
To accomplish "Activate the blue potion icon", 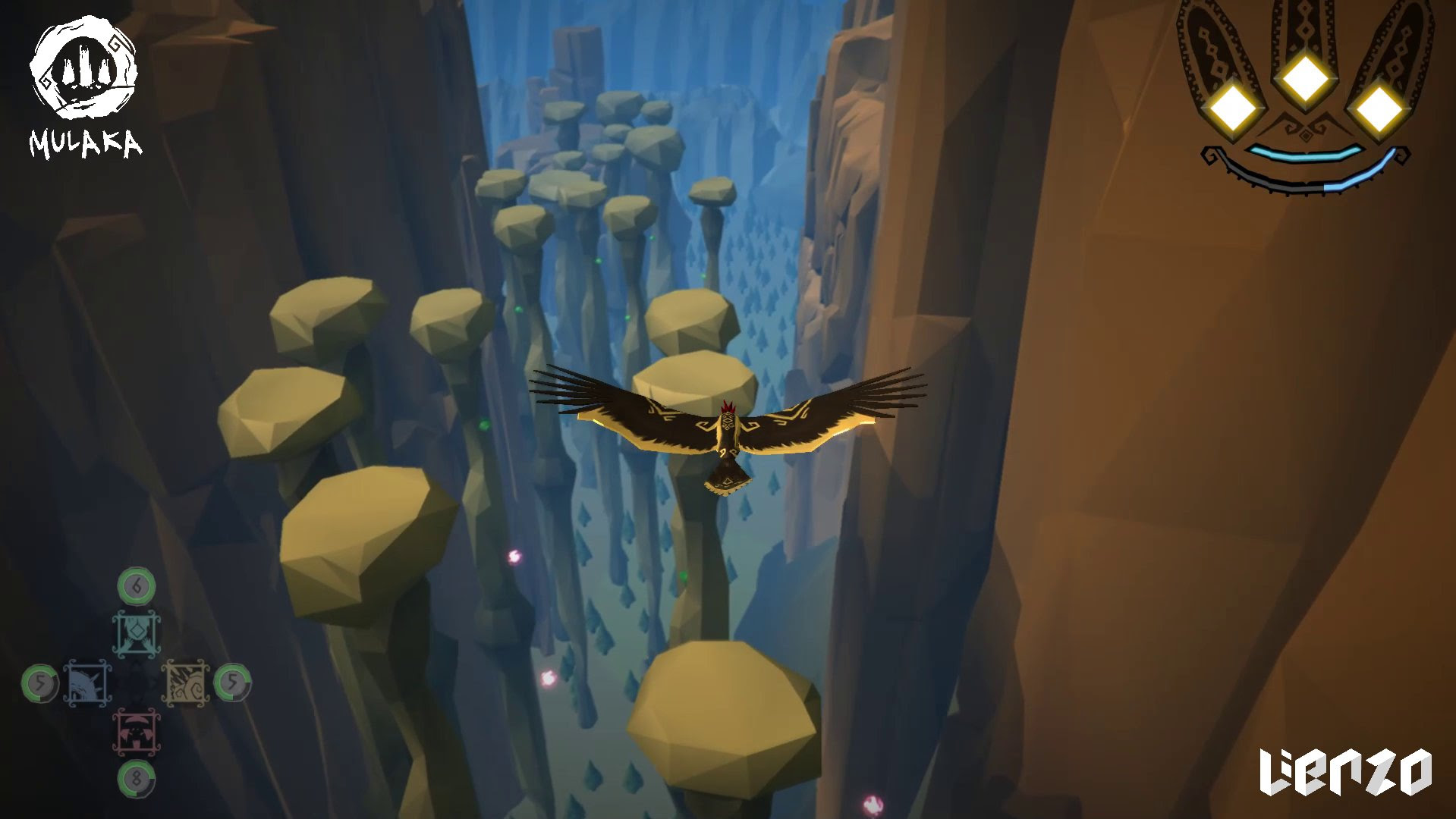I will point(87,684).
